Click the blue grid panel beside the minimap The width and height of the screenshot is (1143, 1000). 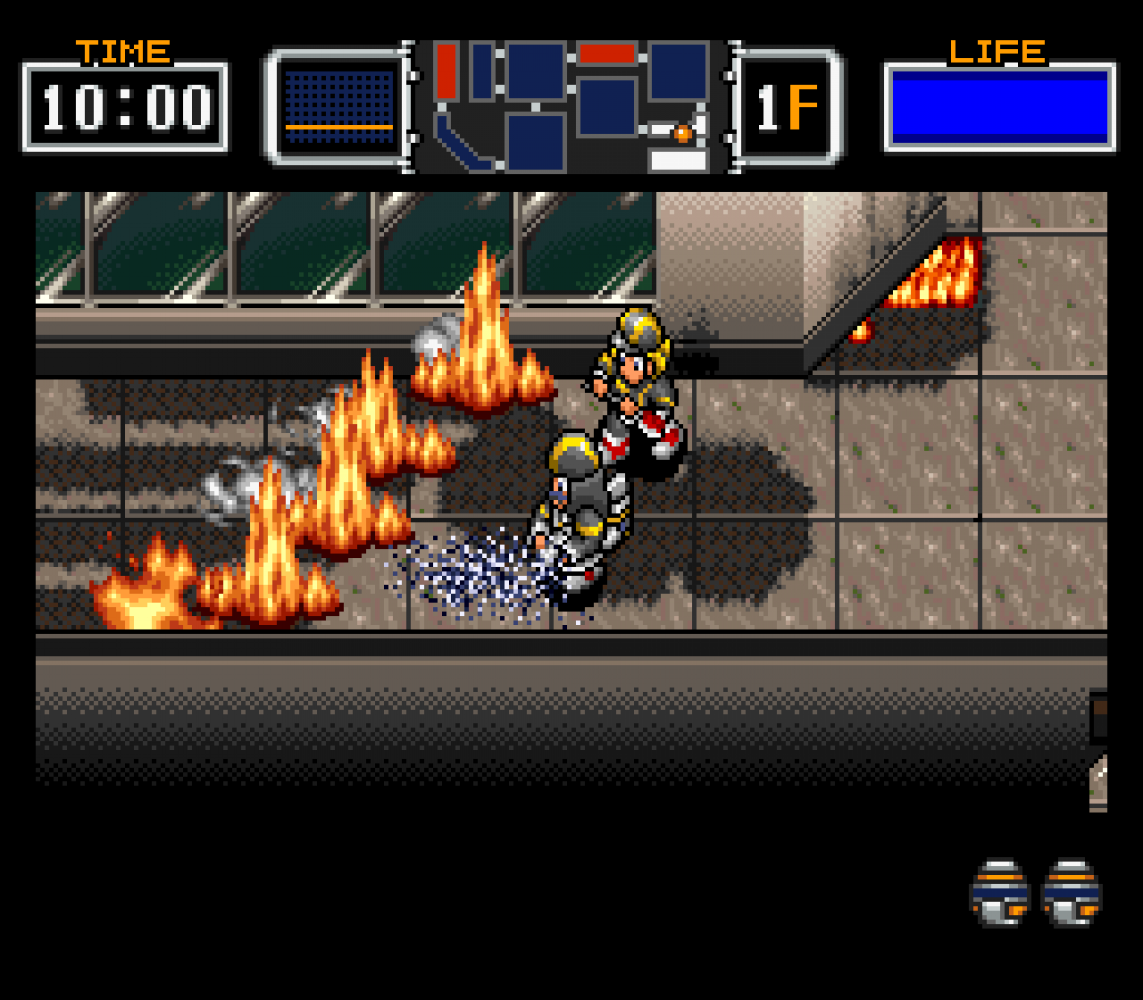339,106
